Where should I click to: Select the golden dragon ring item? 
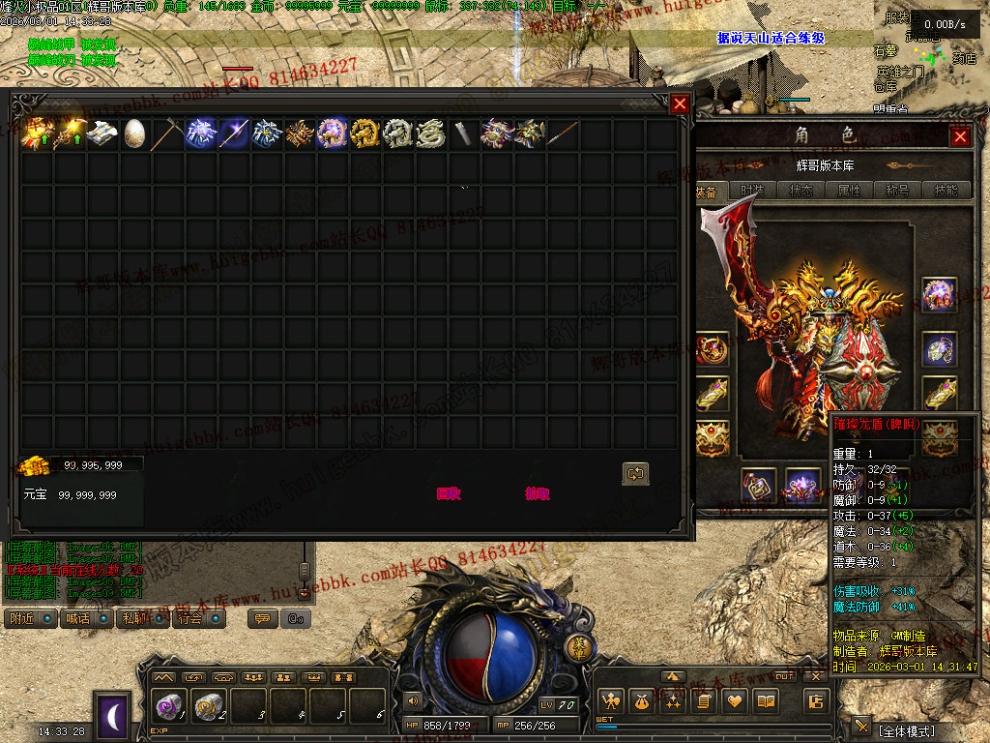point(365,134)
